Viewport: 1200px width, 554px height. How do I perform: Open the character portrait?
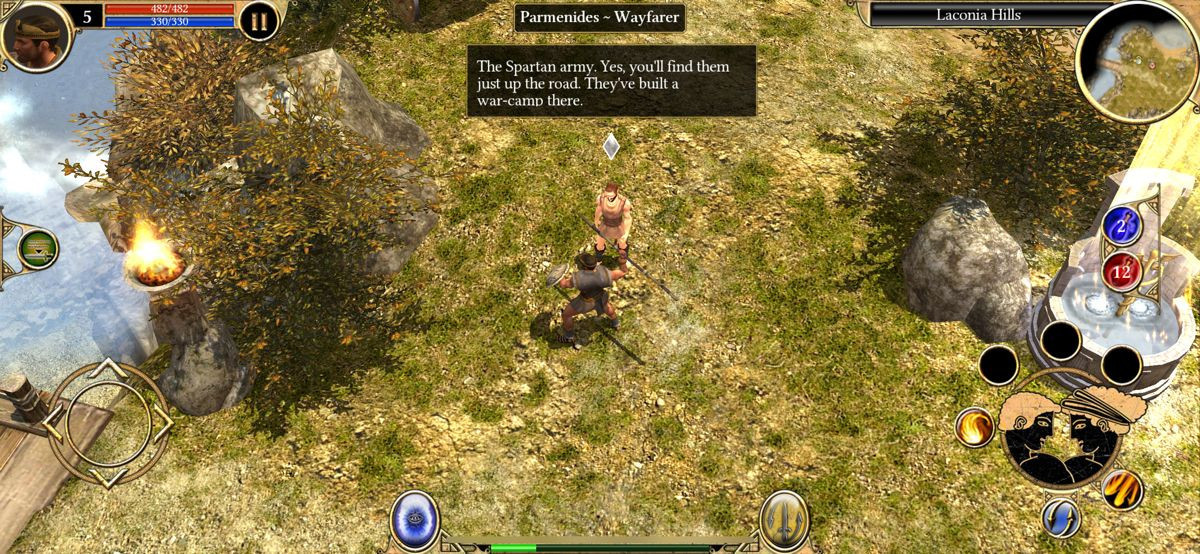pyautogui.click(x=35, y=34)
